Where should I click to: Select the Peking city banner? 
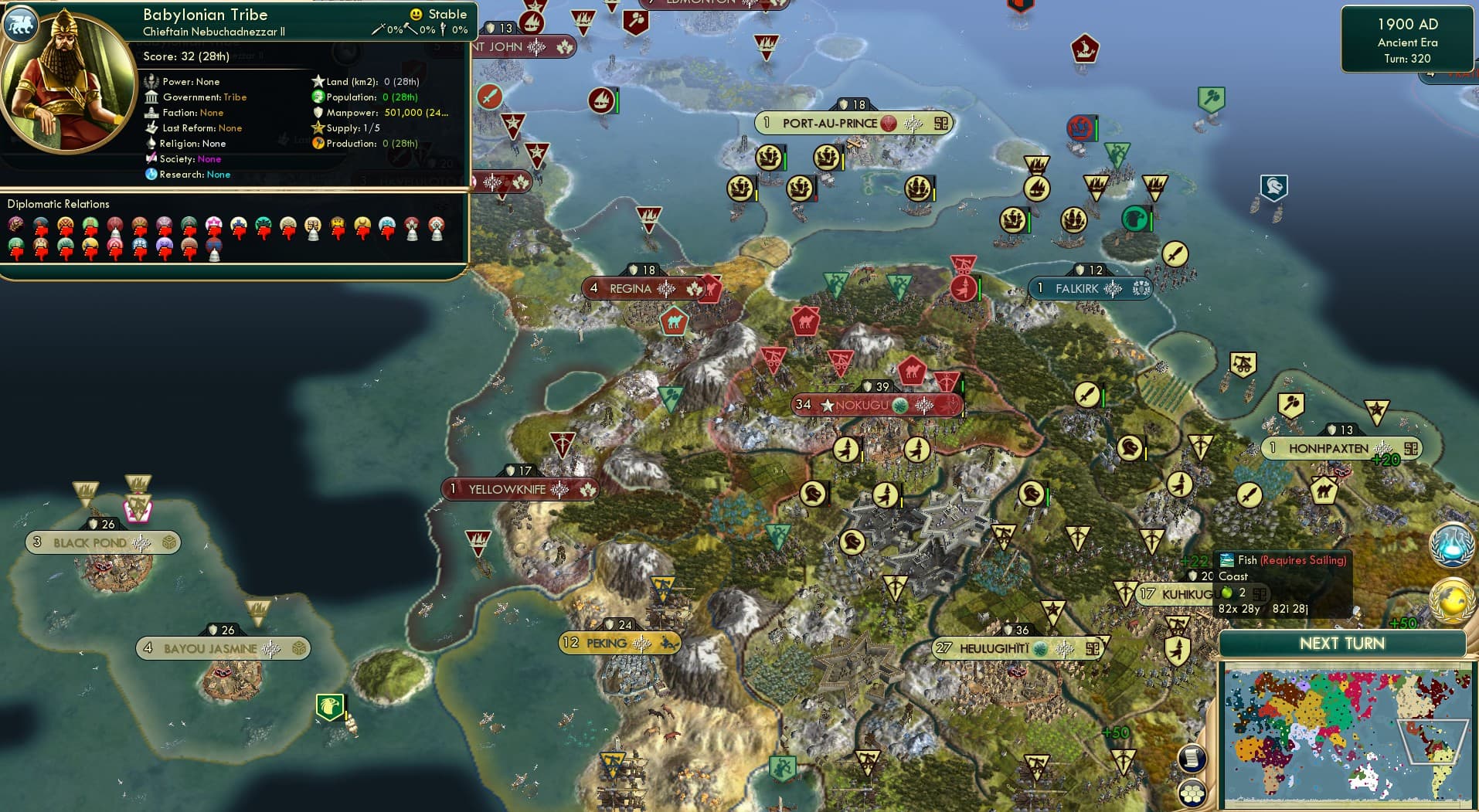point(618,643)
